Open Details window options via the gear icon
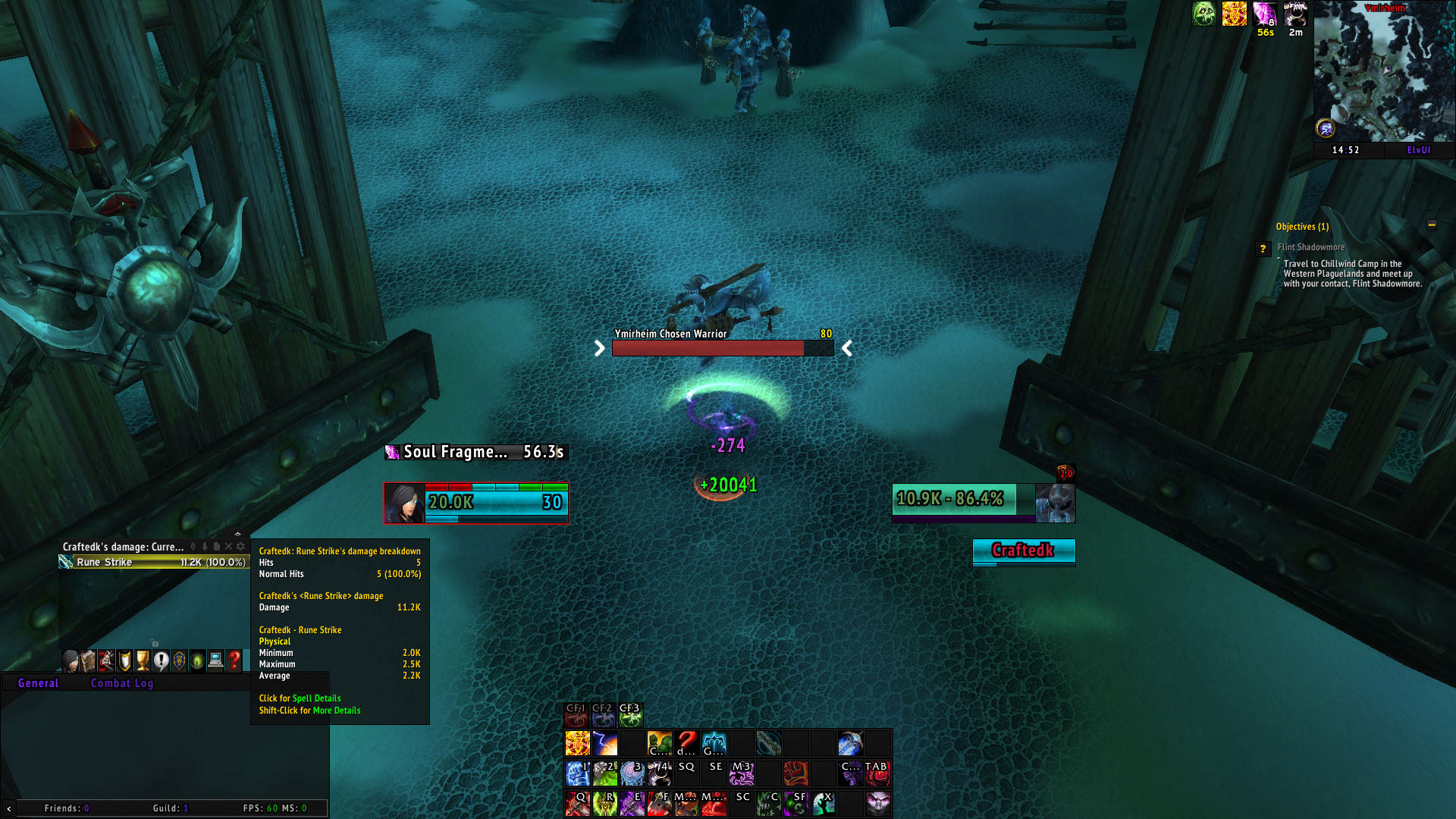The image size is (1456, 819). (x=241, y=546)
